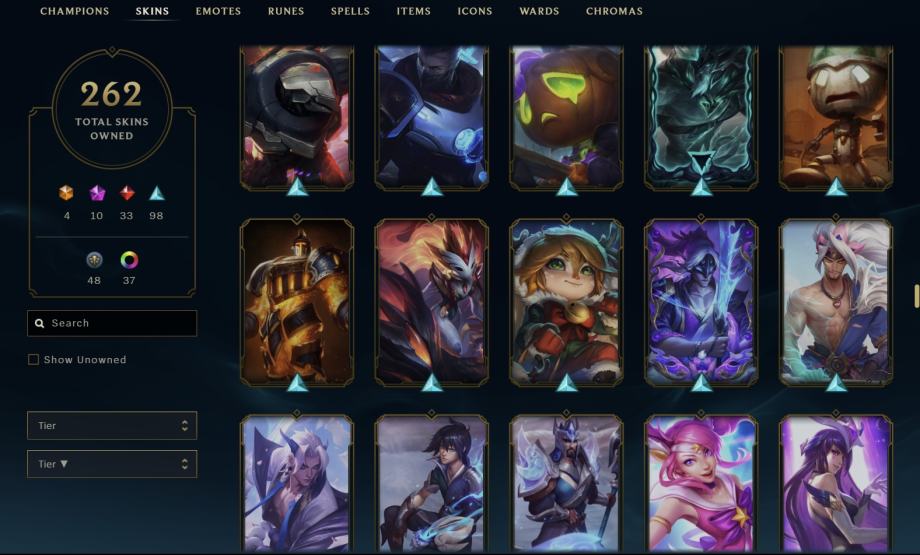920x555 pixels.
Task: Click the skin search field
Action: pos(112,323)
